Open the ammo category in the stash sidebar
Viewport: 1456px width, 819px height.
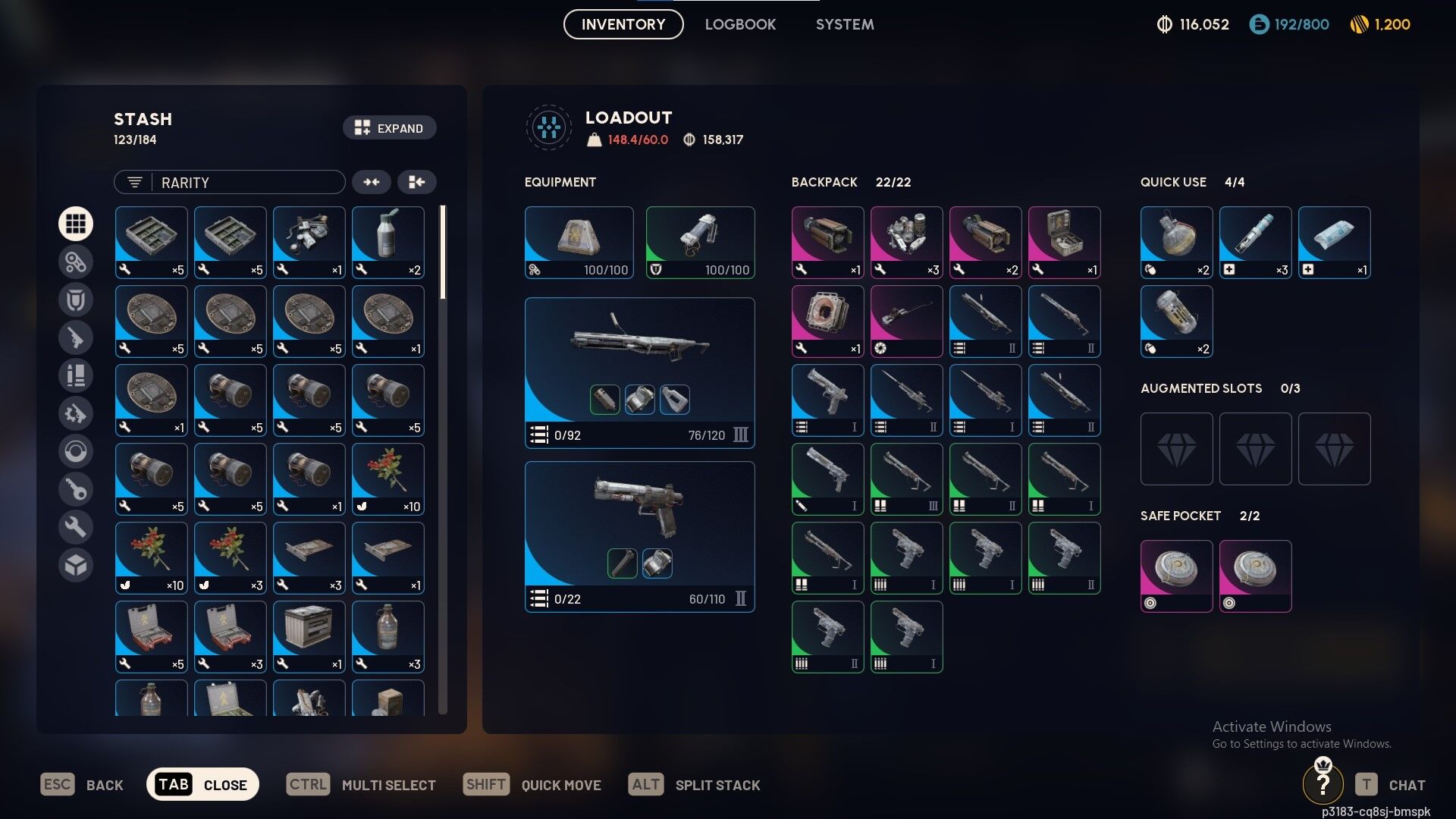(x=76, y=375)
